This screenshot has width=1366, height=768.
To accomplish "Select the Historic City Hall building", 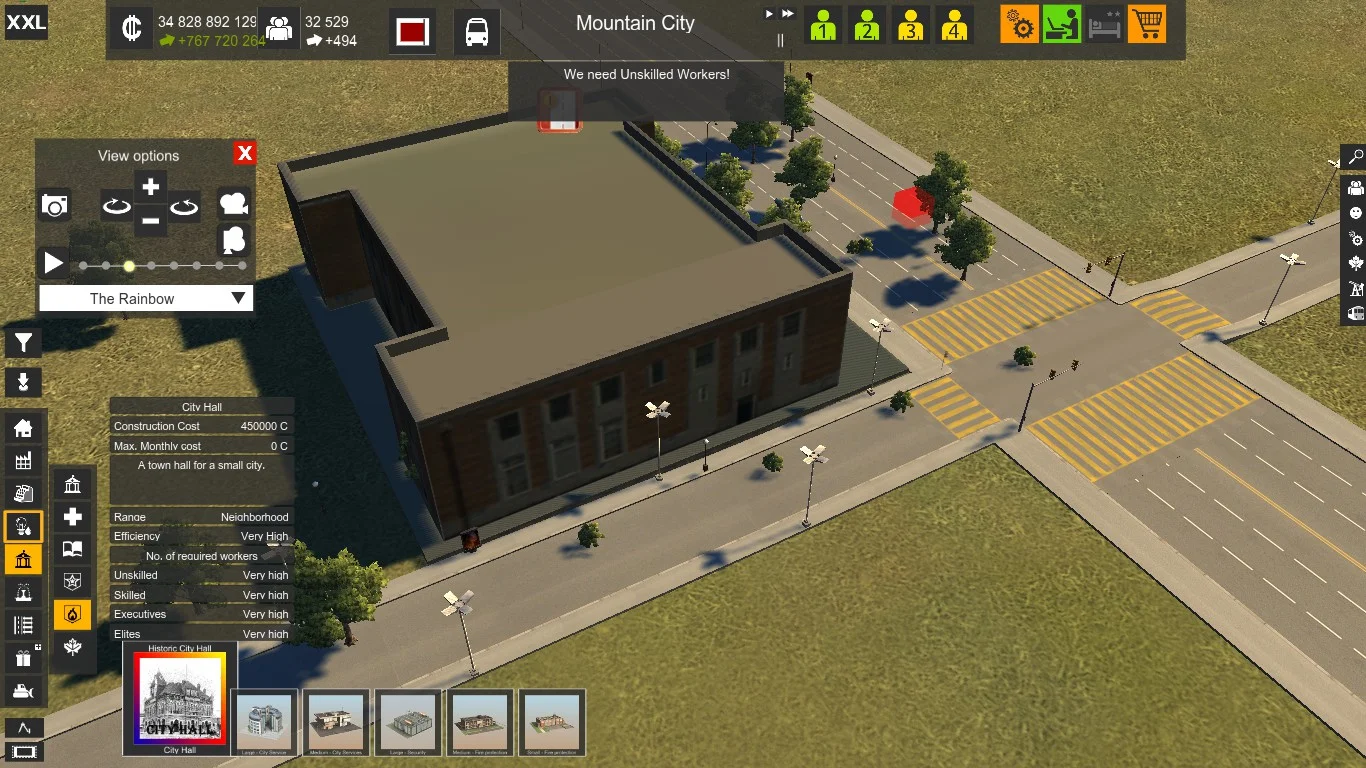I will coord(180,699).
